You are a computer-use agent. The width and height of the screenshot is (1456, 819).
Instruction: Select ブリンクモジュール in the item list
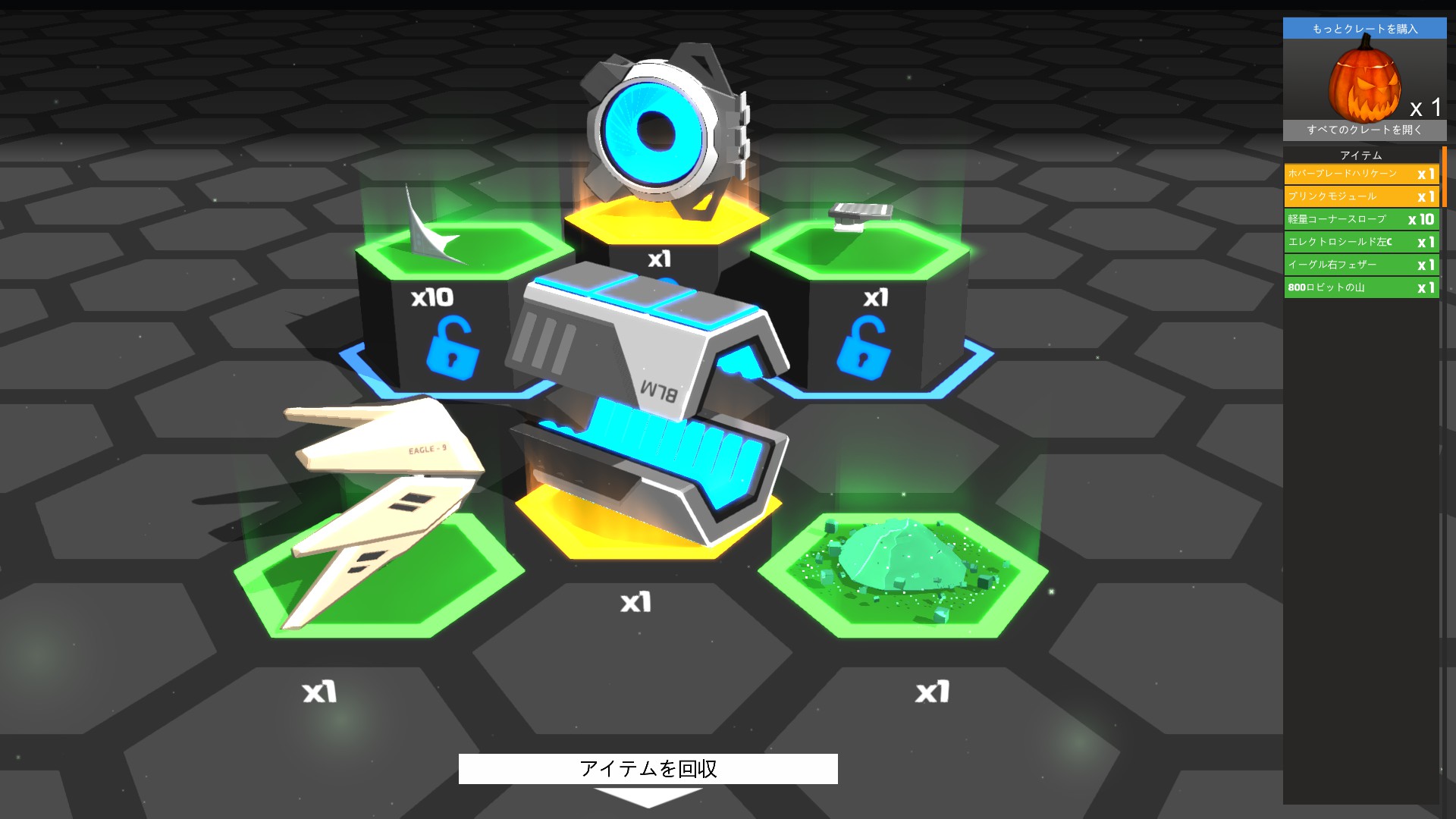click(1360, 196)
